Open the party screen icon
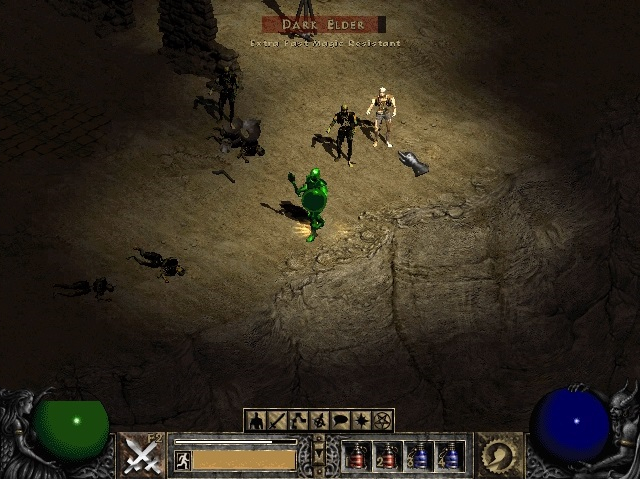 tap(319, 421)
